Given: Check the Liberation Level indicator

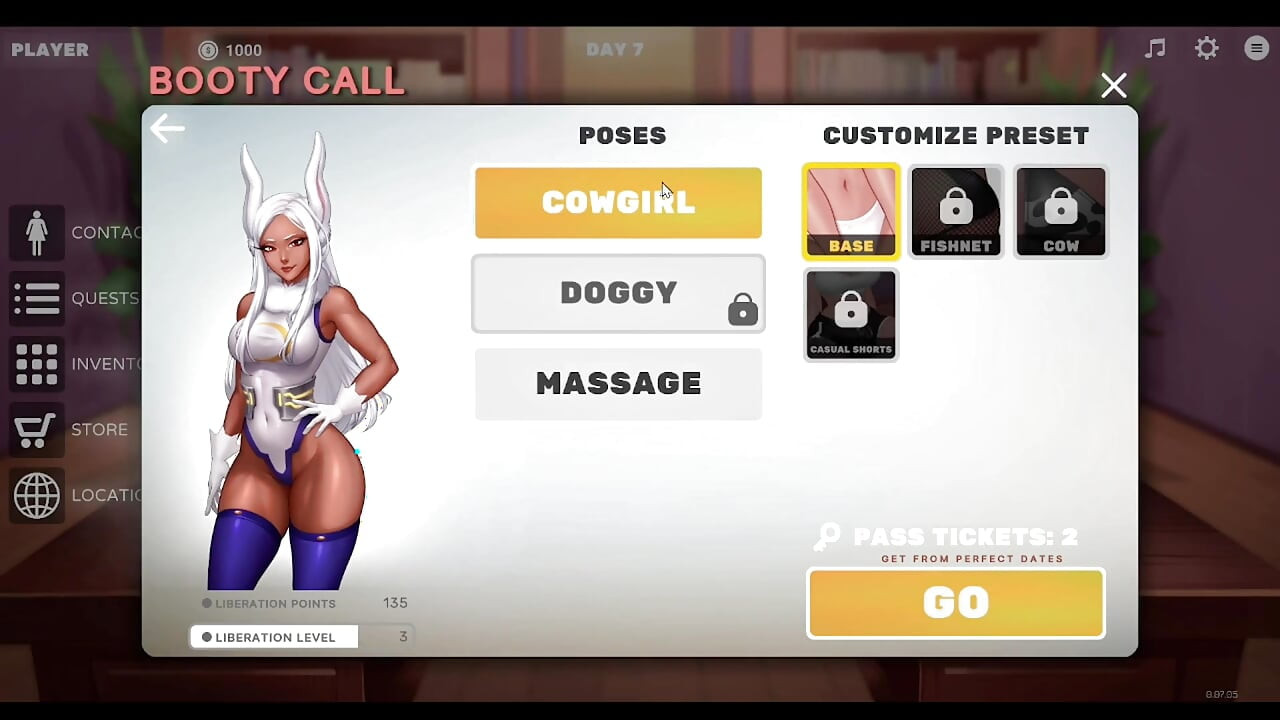Looking at the screenshot, I should [x=273, y=636].
